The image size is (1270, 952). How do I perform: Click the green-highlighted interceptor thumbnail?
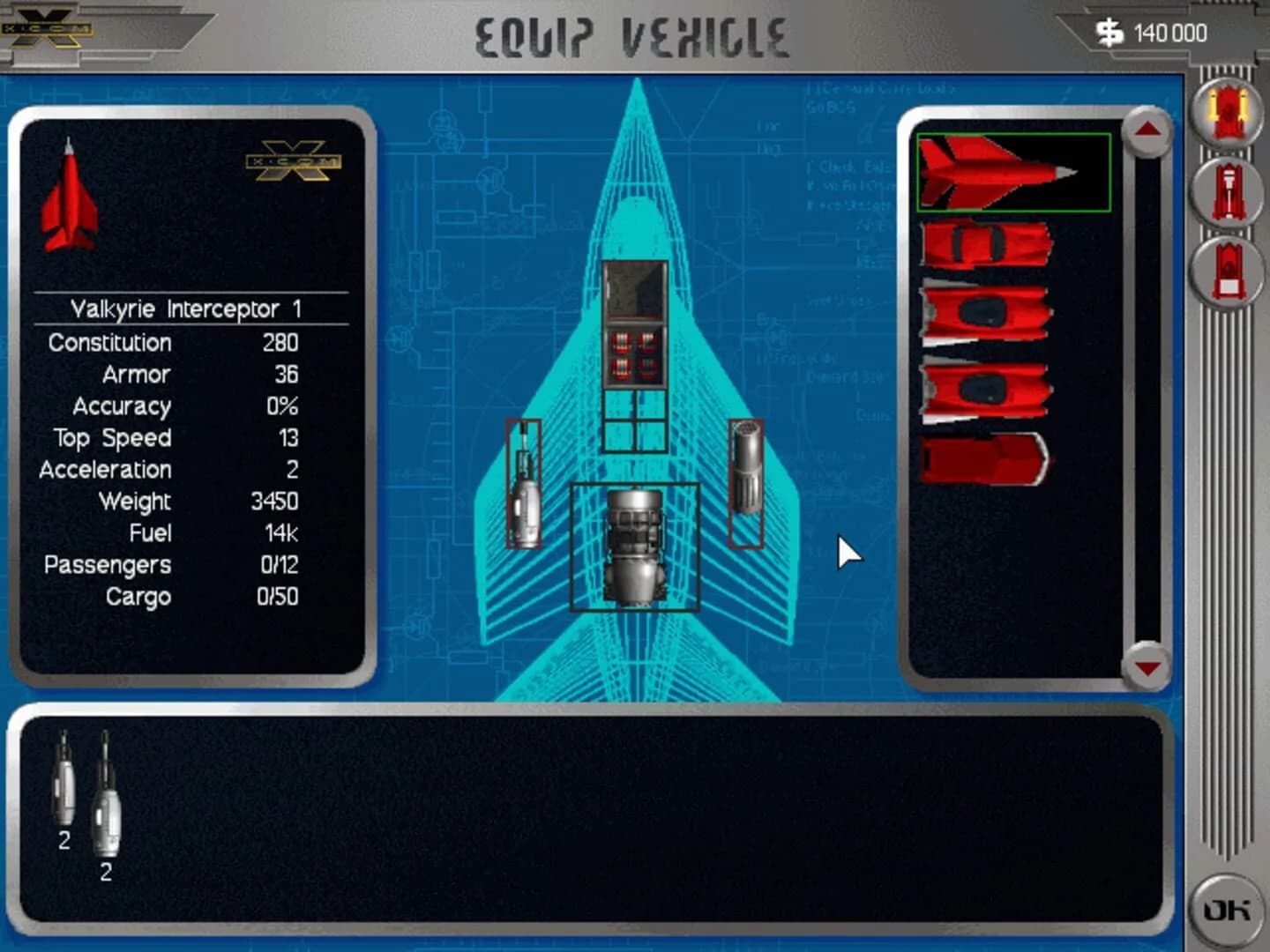pyautogui.click(x=1014, y=173)
